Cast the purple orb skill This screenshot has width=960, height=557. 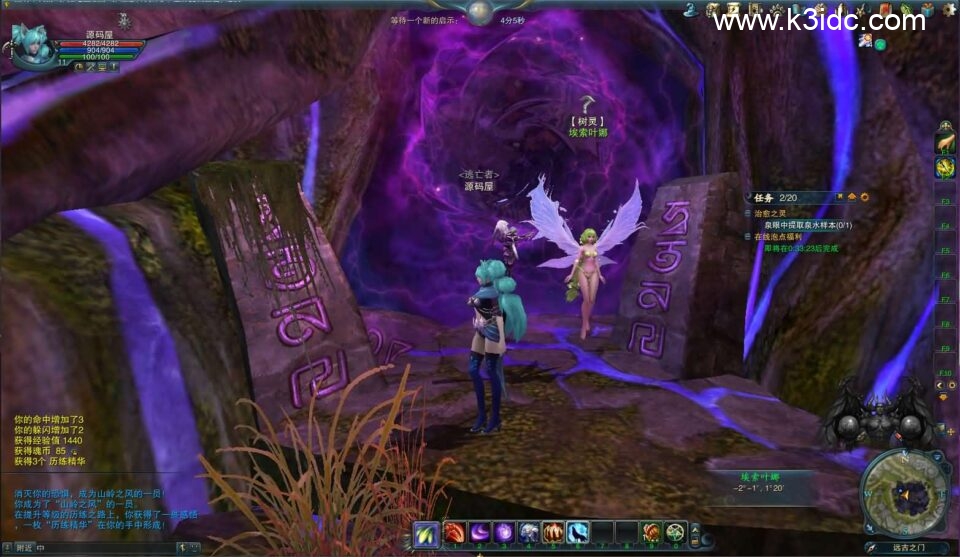[x=504, y=533]
